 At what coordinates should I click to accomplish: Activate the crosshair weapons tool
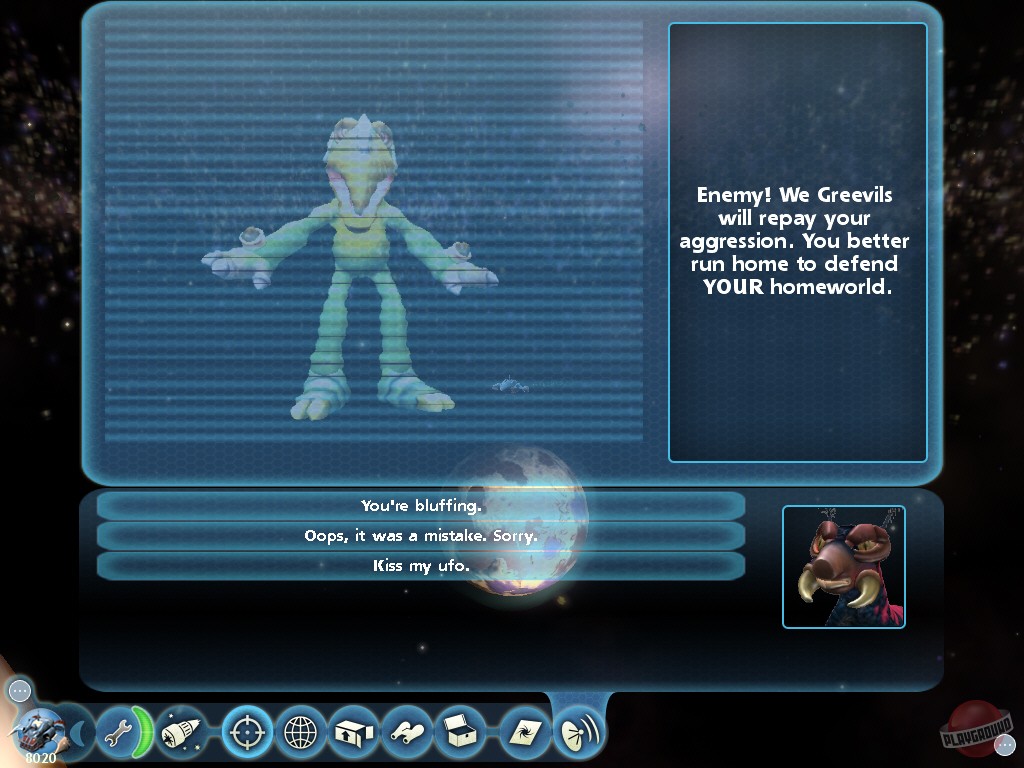247,734
